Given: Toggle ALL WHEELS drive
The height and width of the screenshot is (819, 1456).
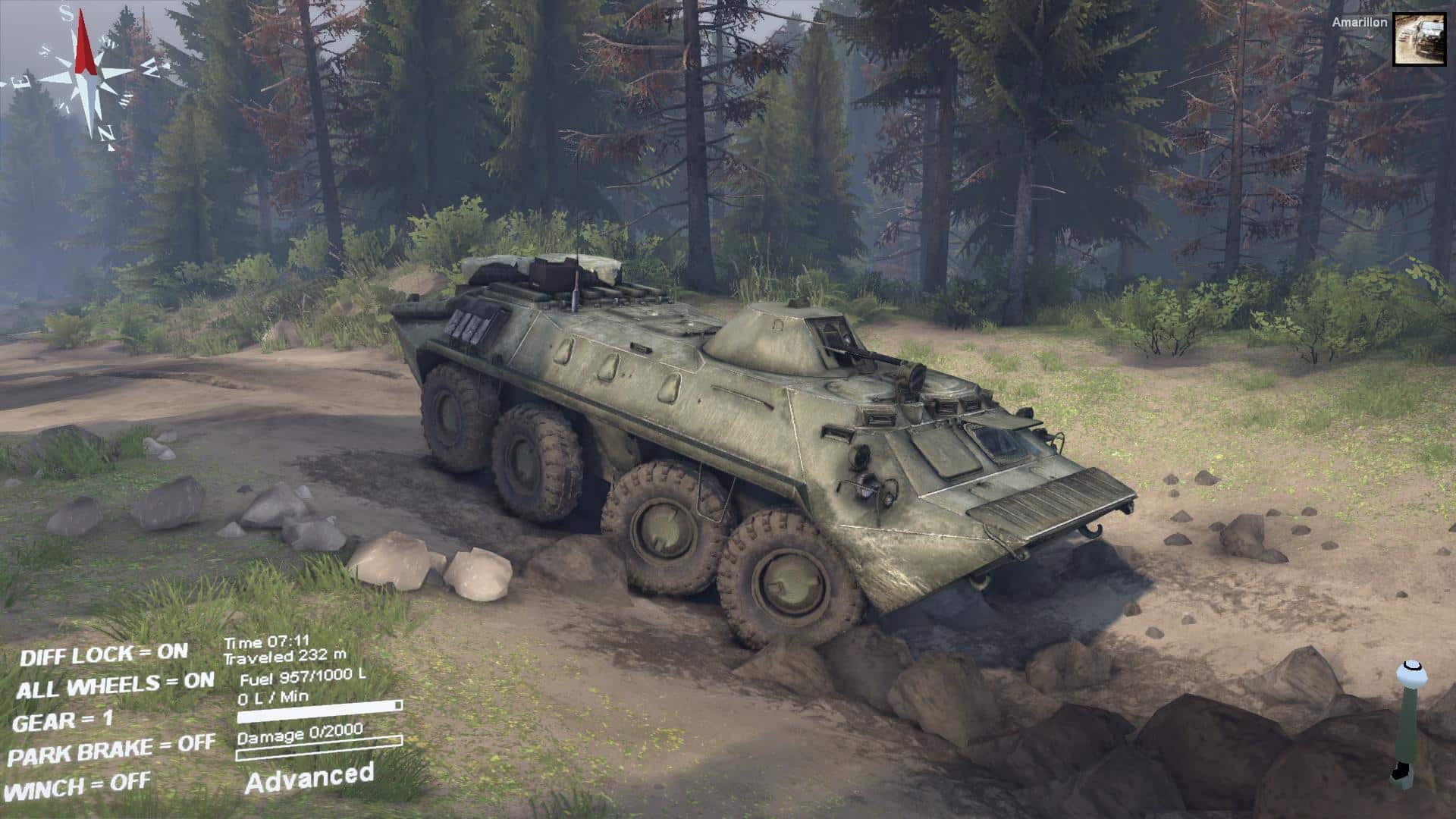Looking at the screenshot, I should [x=115, y=686].
